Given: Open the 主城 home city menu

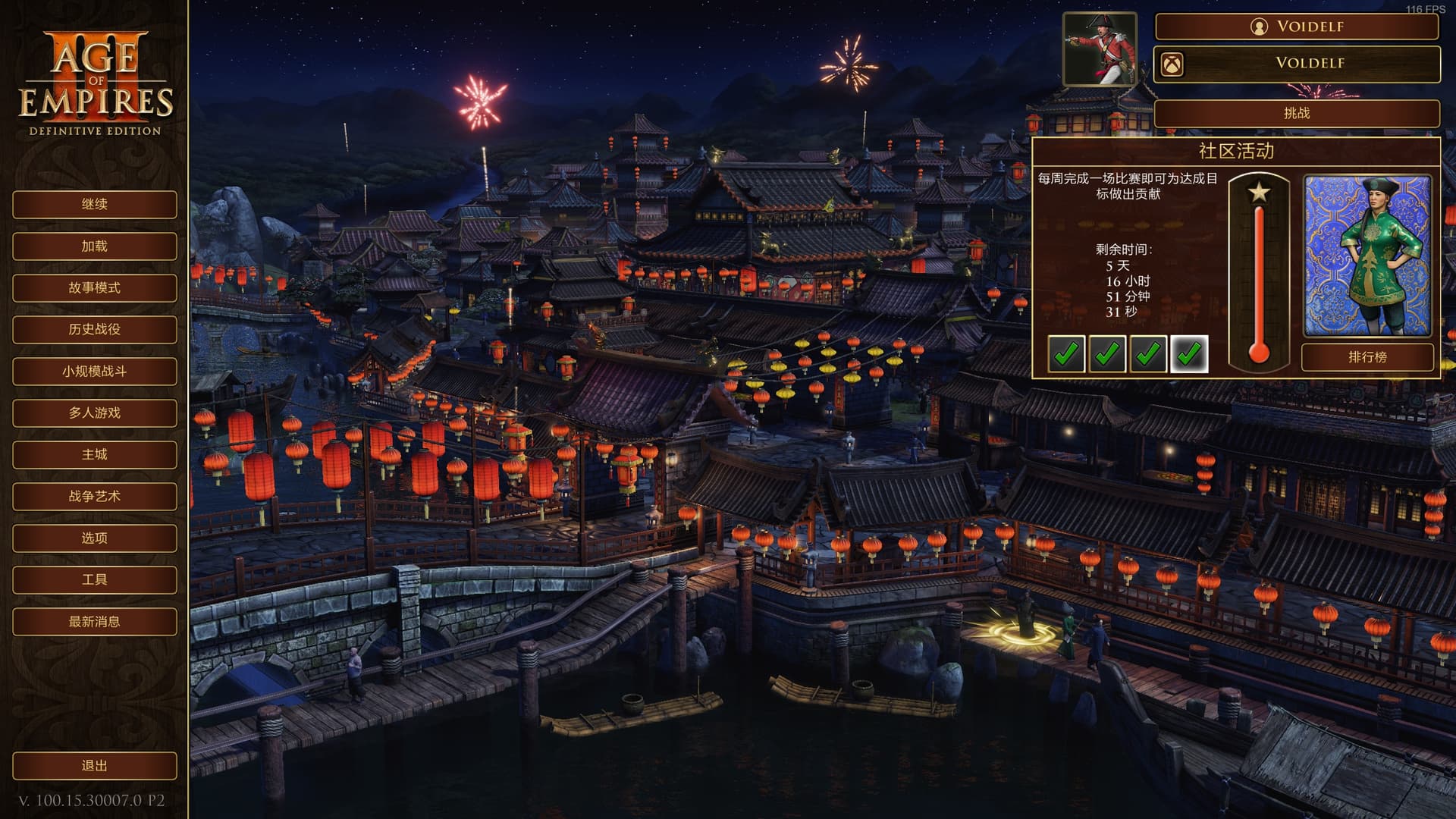Looking at the screenshot, I should click(95, 455).
